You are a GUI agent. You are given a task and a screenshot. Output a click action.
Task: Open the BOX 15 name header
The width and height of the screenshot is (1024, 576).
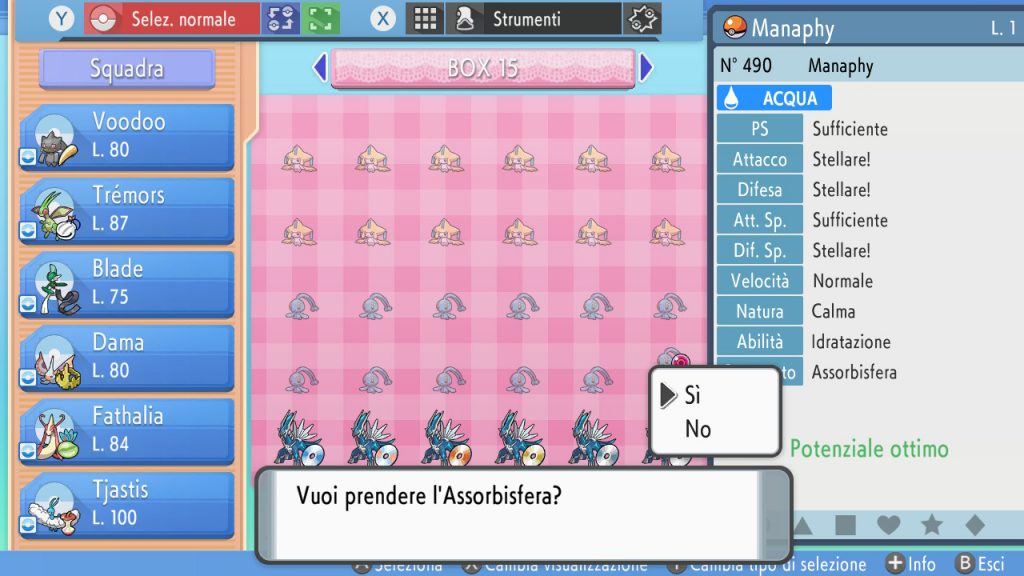click(483, 68)
